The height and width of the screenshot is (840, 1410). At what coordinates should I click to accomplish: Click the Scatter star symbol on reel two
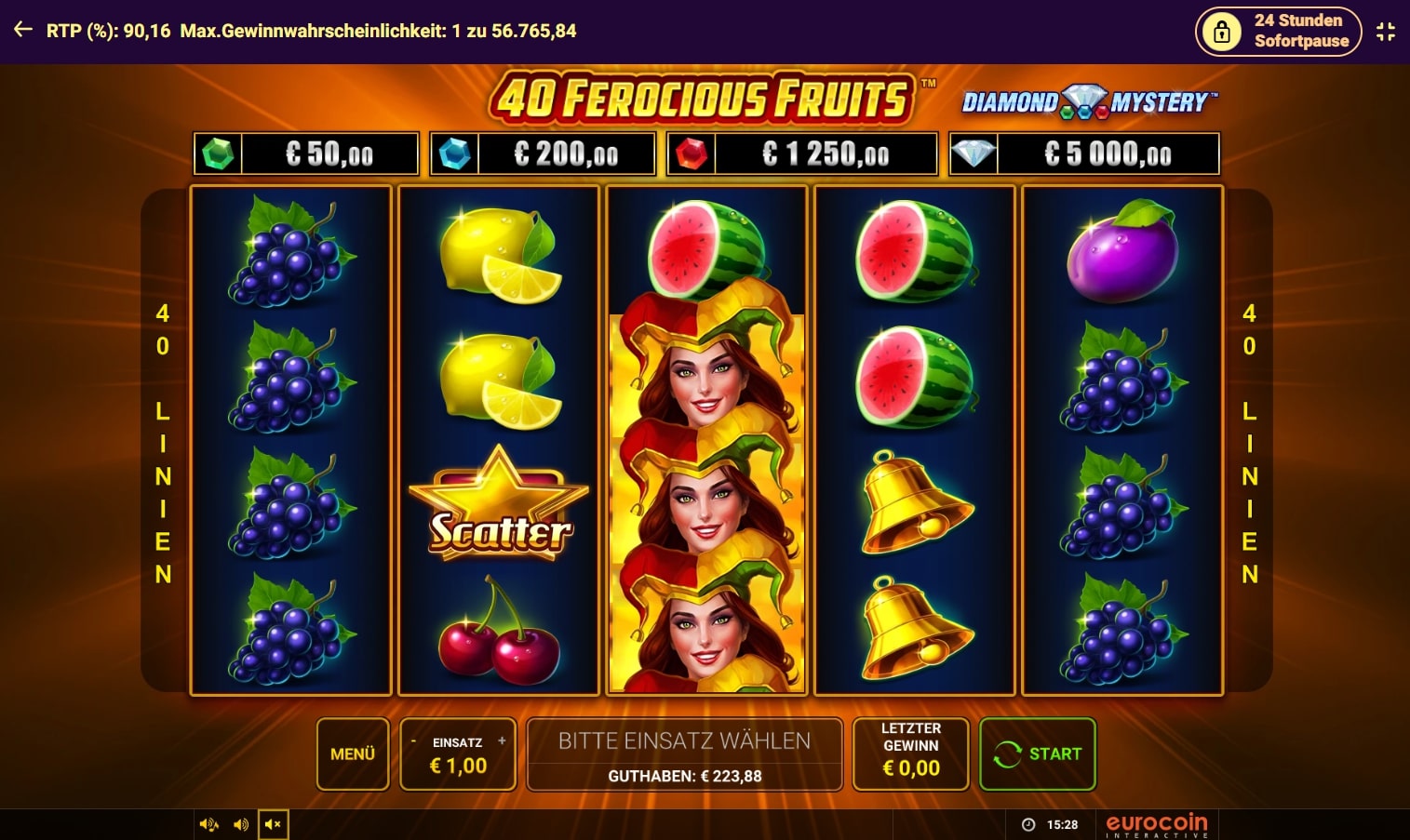click(x=498, y=502)
